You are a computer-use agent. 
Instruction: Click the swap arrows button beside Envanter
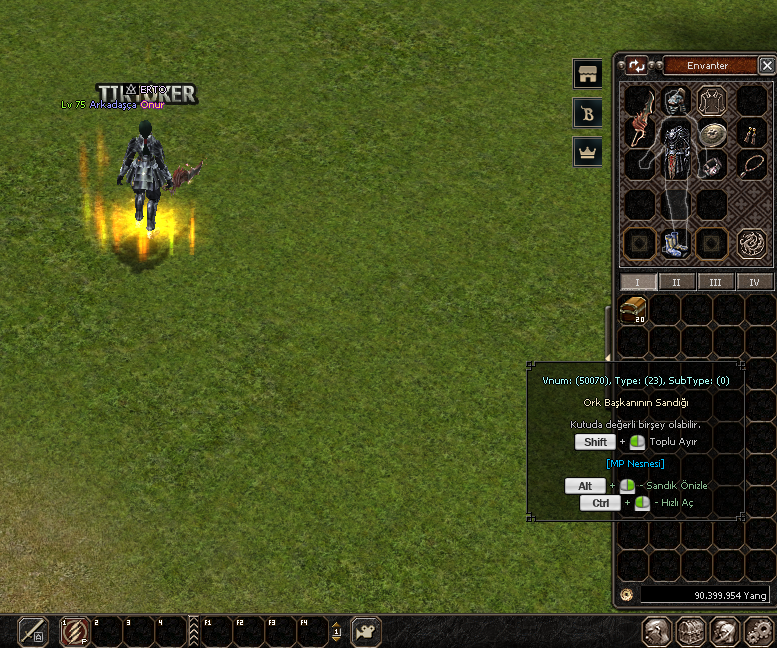click(637, 66)
